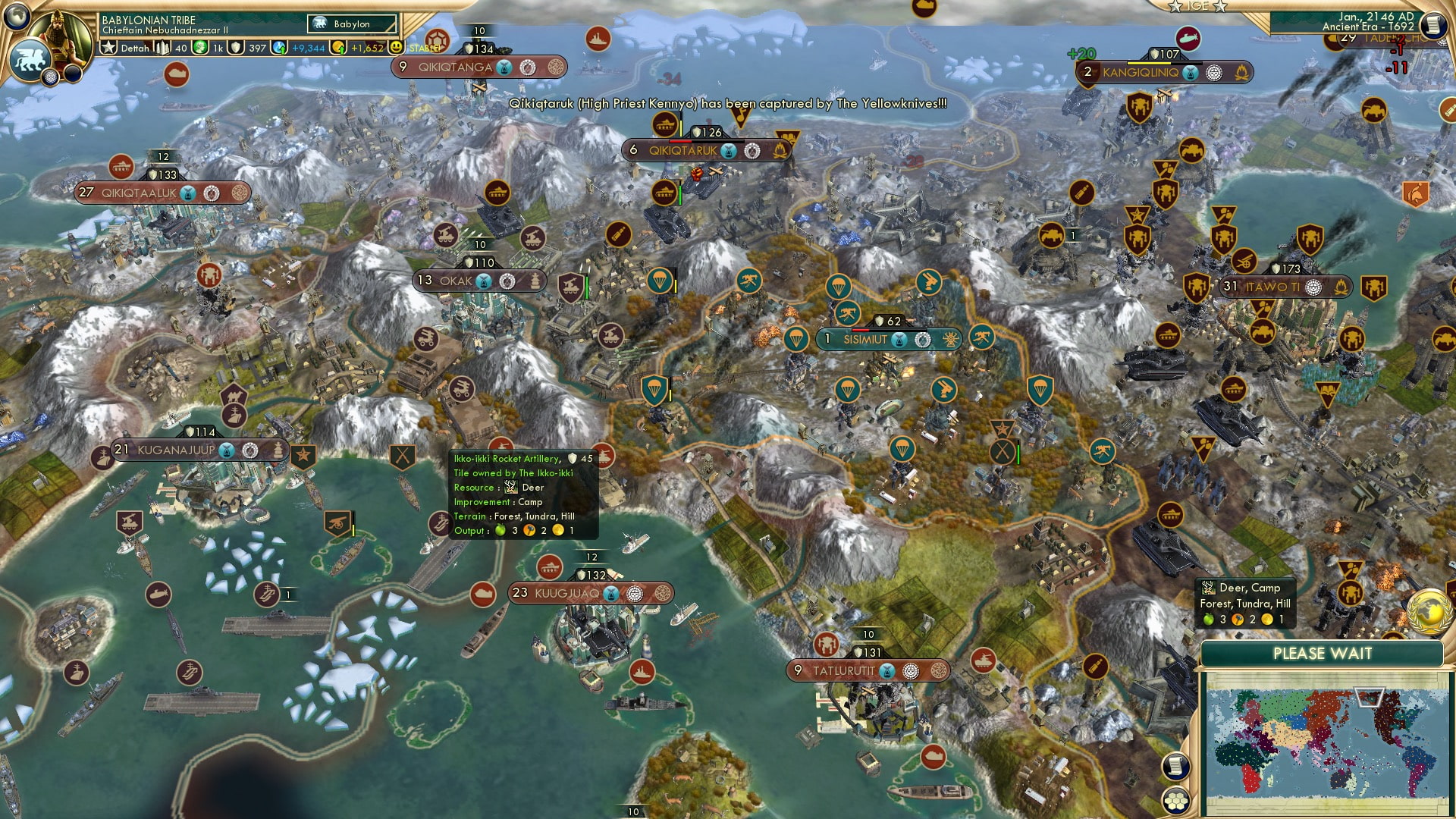Click the science beaker icon showing +9,344
The image size is (1456, 819).
pyautogui.click(x=280, y=46)
